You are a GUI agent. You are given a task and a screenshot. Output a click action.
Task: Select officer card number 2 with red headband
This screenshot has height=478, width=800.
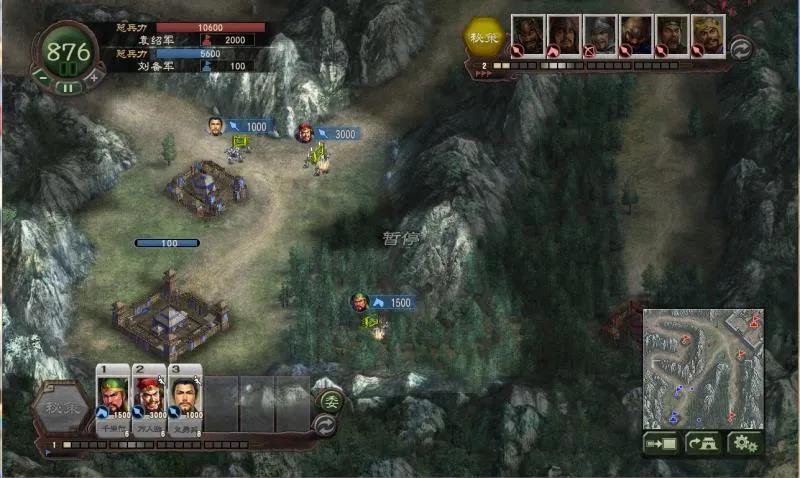click(x=149, y=398)
